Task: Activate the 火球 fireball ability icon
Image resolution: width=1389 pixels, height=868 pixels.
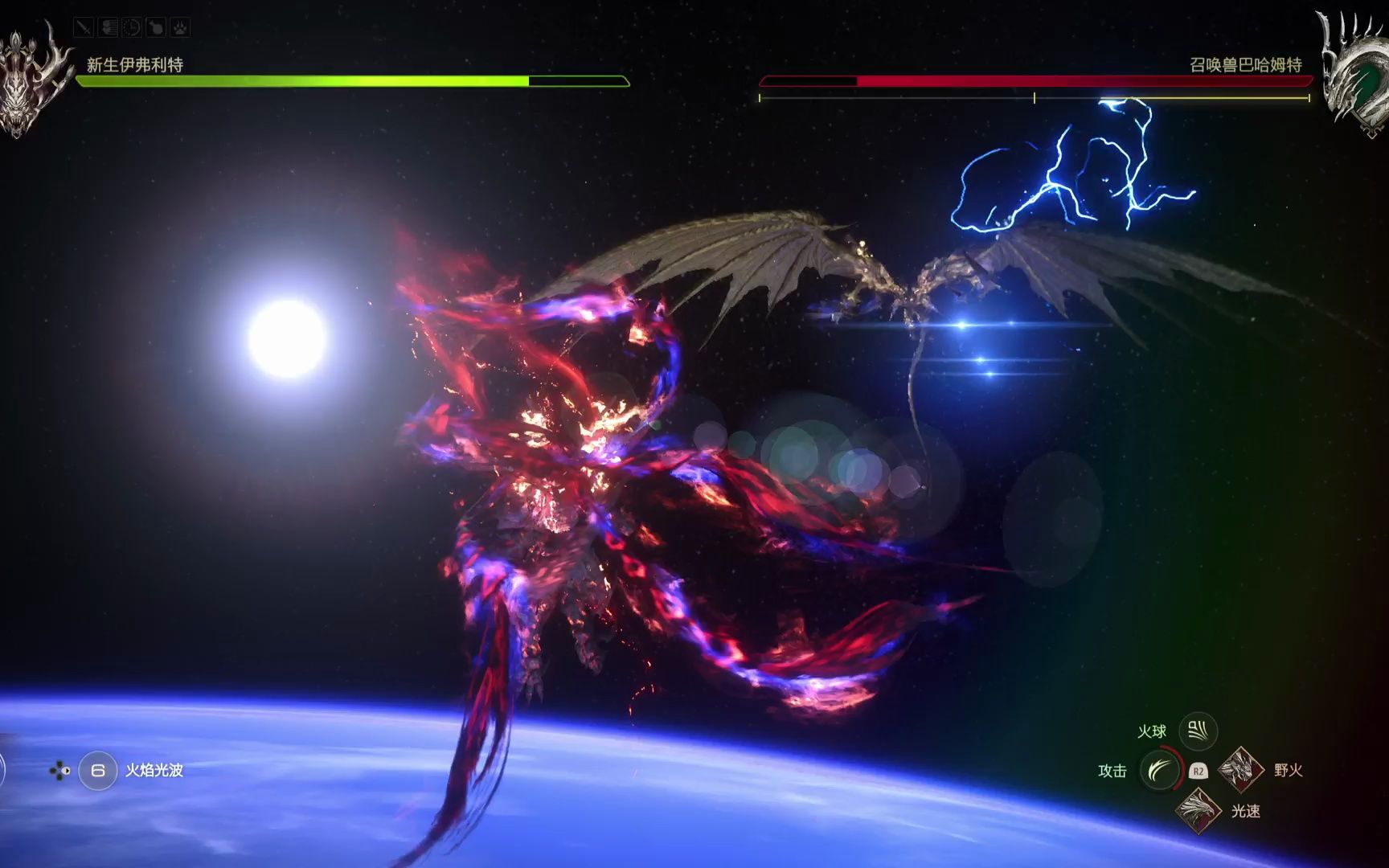Action: point(1198,731)
